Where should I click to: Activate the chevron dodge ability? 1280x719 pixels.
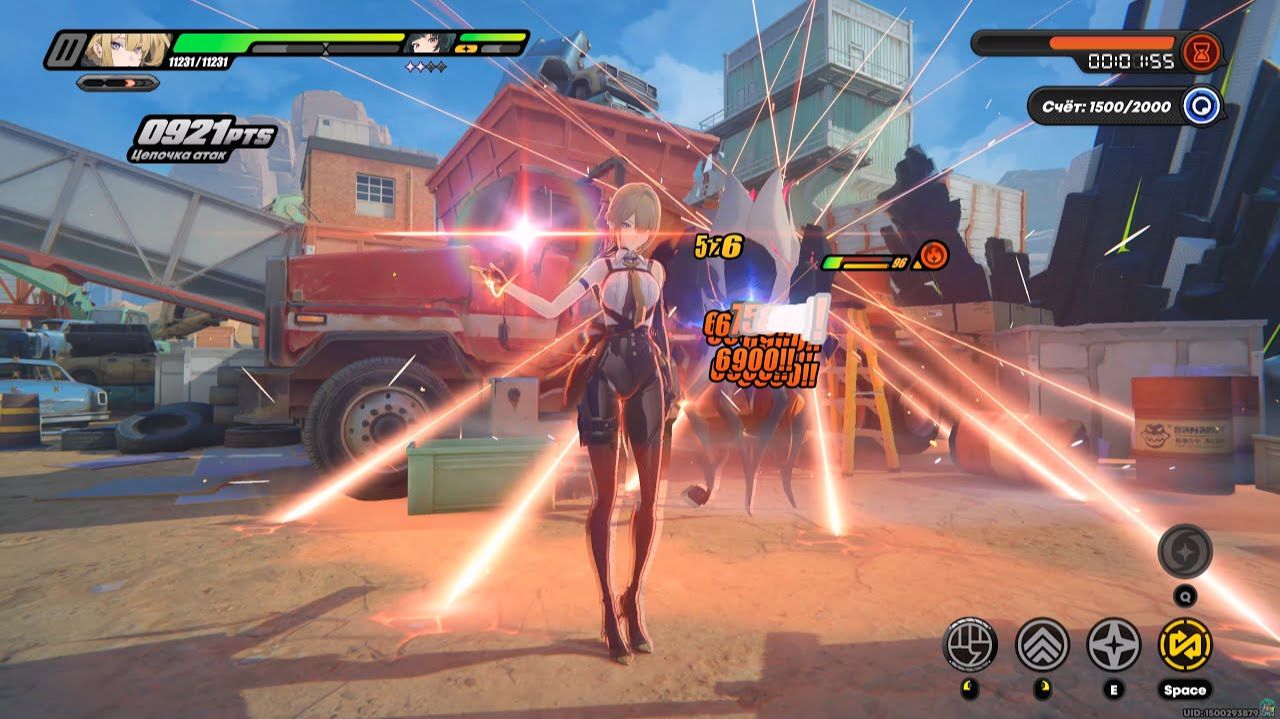tap(1042, 644)
